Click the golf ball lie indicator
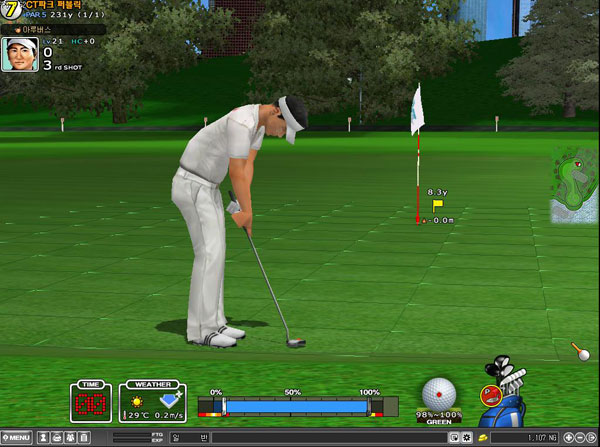 coord(439,393)
